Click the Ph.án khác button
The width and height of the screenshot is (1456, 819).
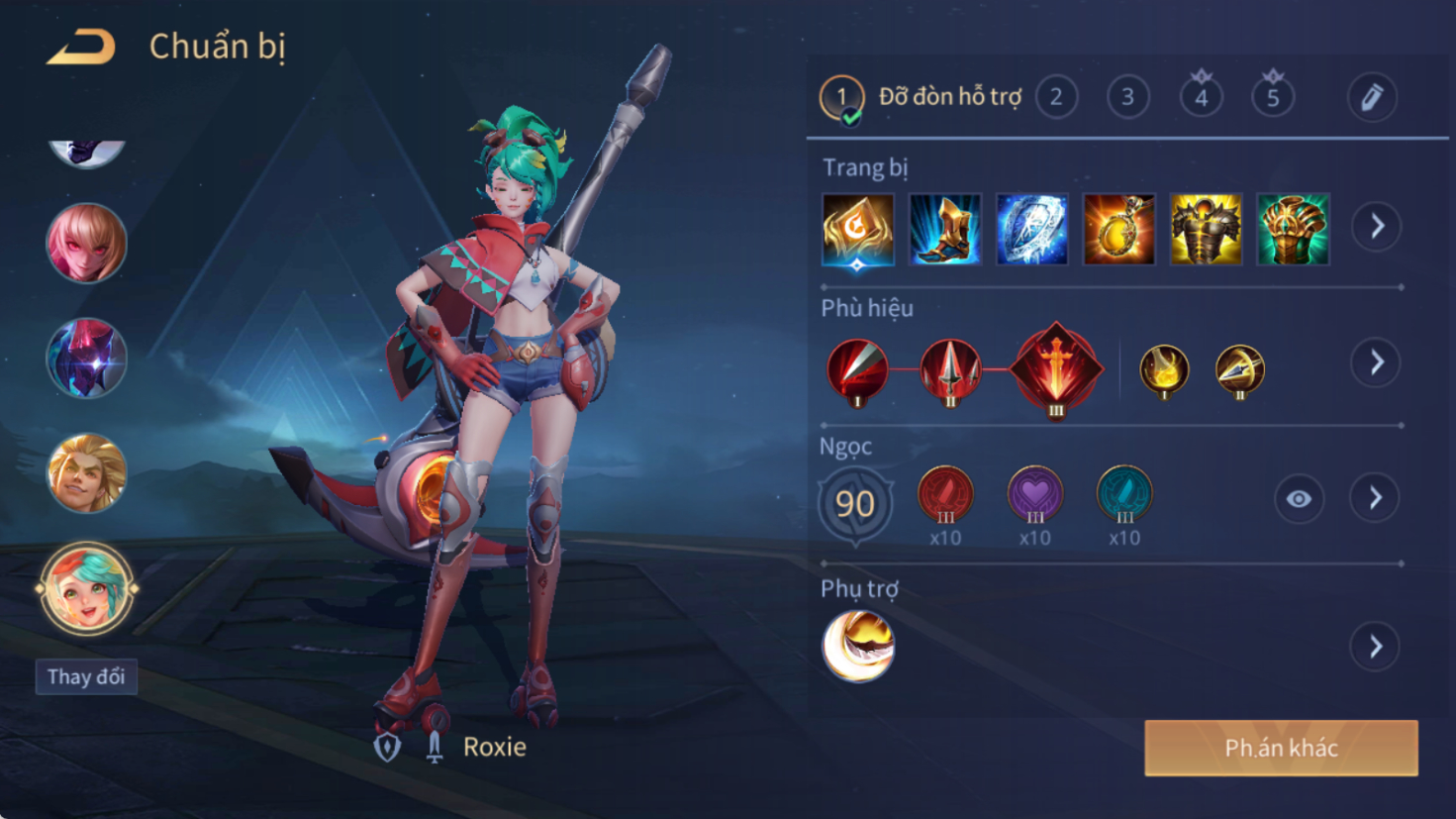coord(1281,748)
